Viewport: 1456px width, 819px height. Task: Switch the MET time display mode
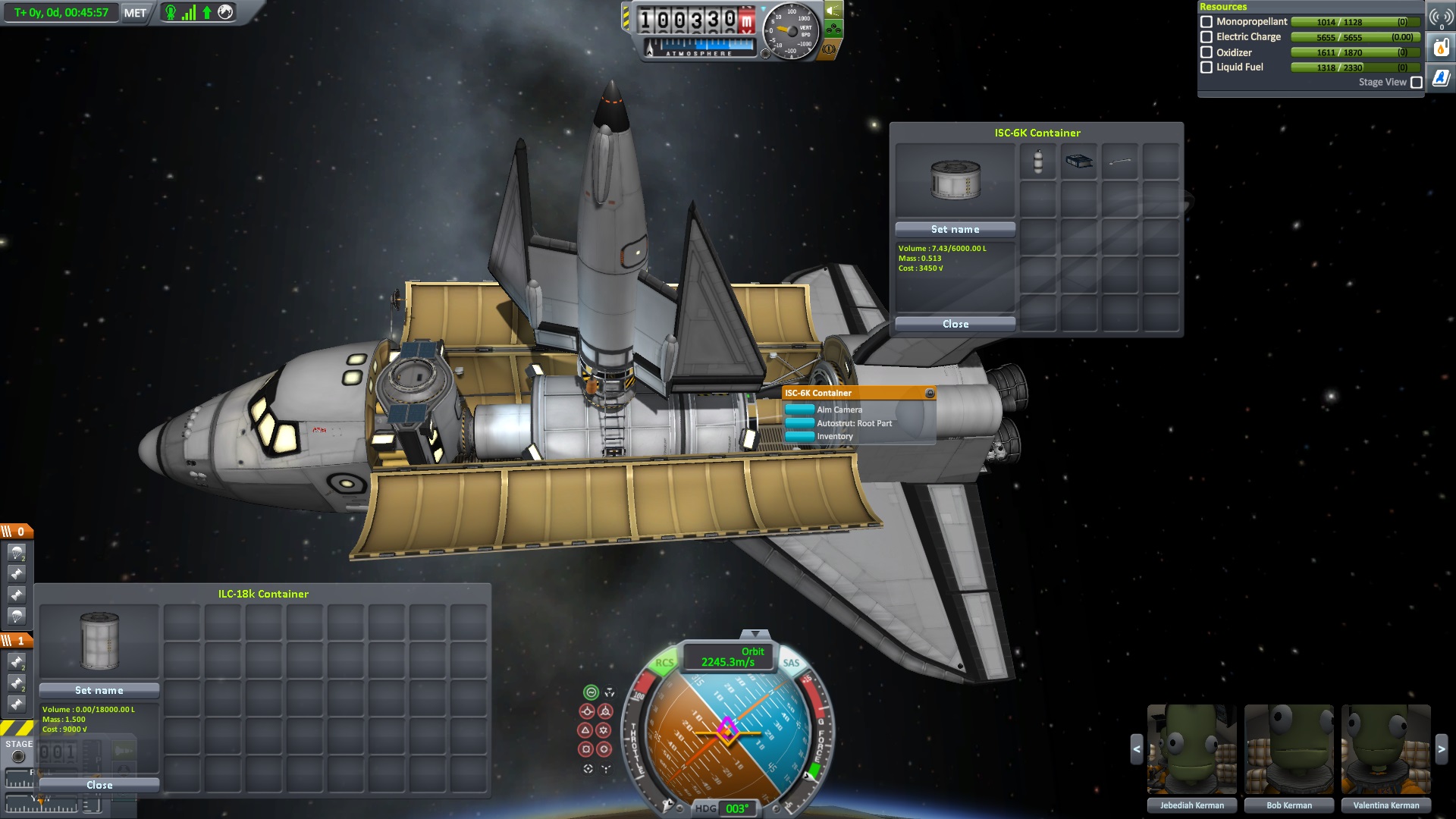point(135,13)
